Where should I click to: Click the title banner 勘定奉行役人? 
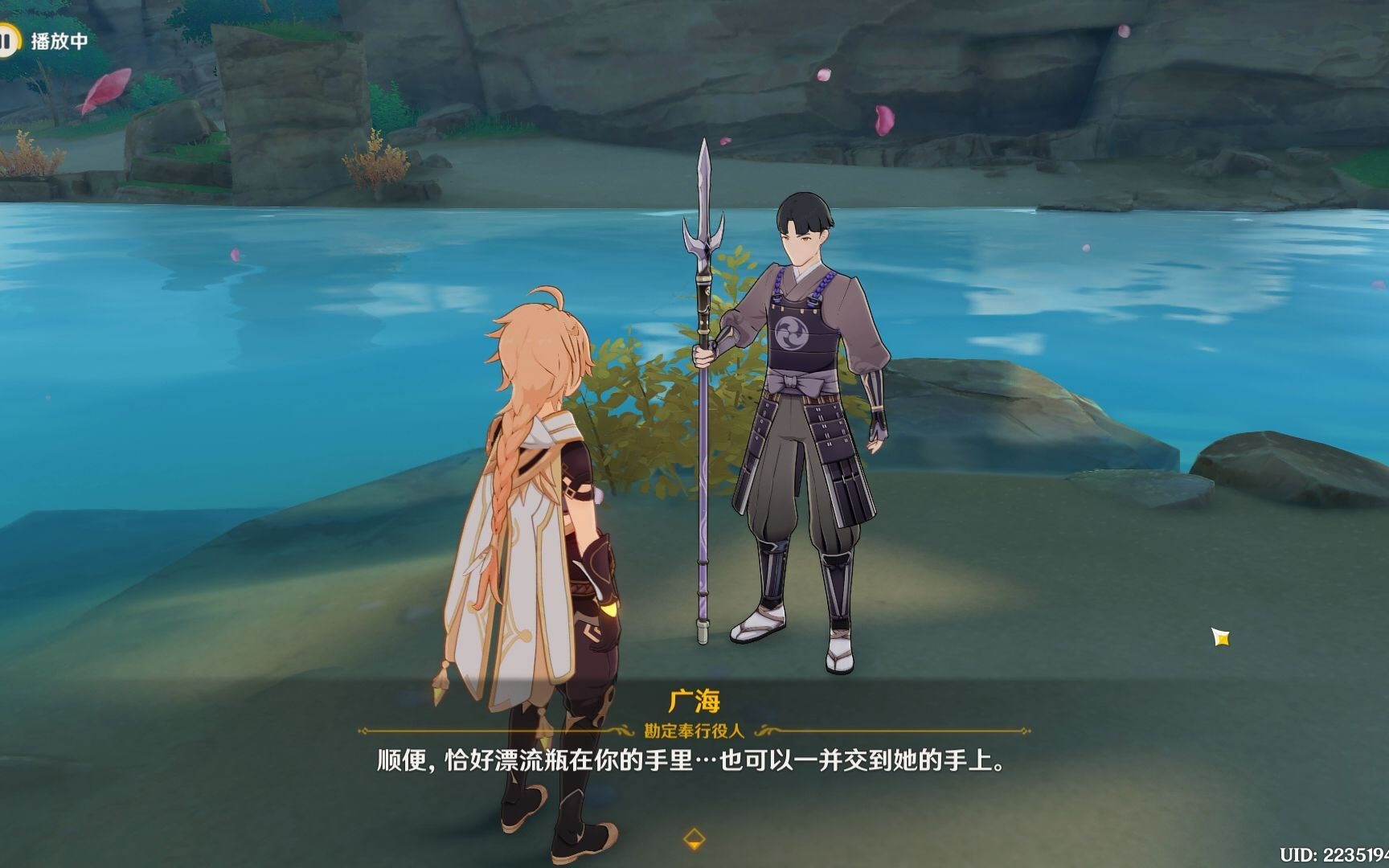[x=691, y=731]
